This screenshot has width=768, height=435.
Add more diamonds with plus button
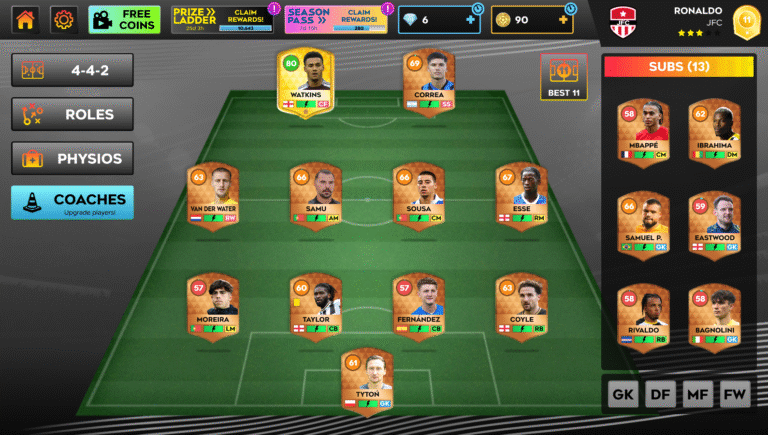(470, 19)
